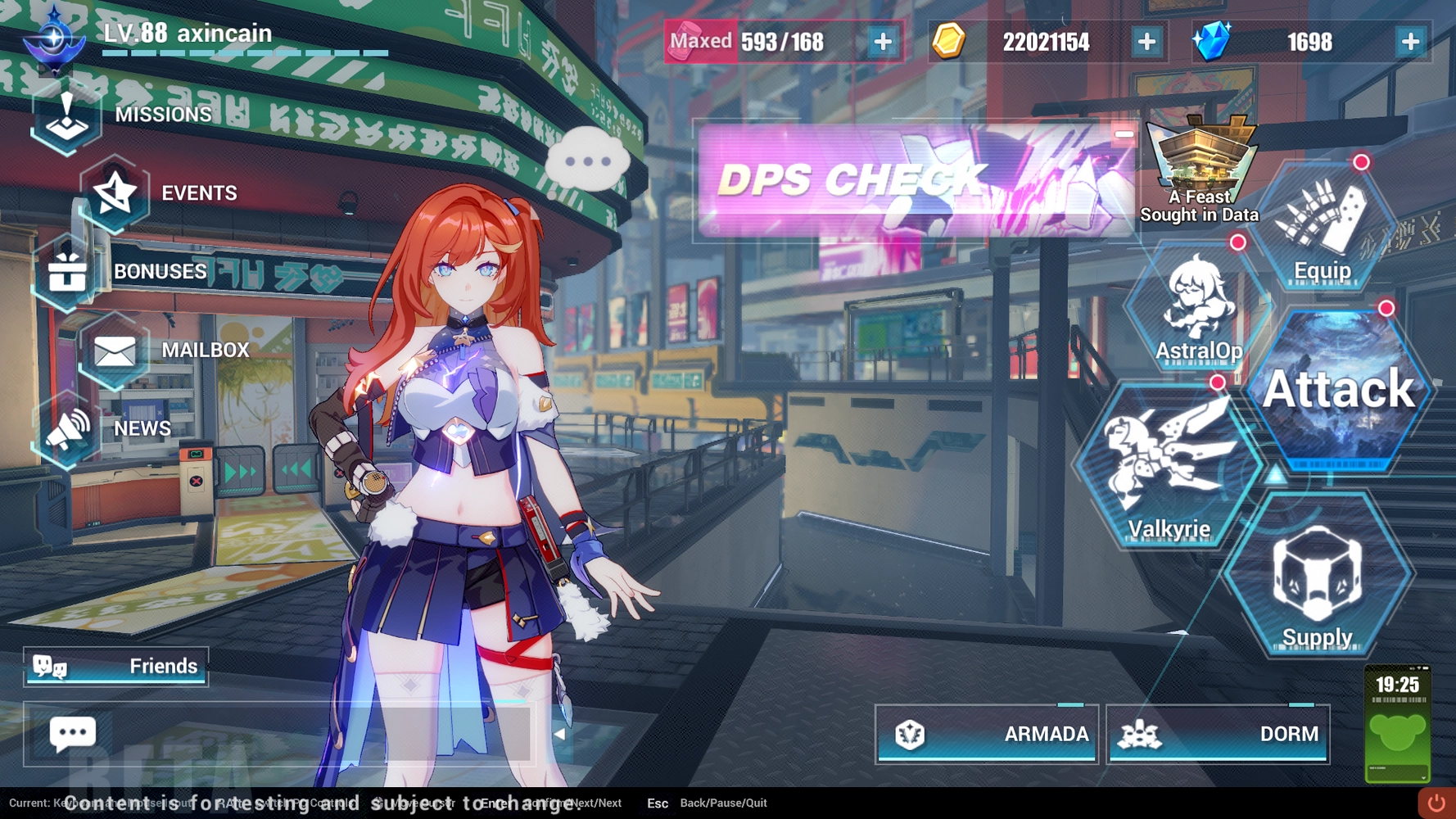
Task: Collapse the banner with the minus button
Action: pyautogui.click(x=1124, y=134)
